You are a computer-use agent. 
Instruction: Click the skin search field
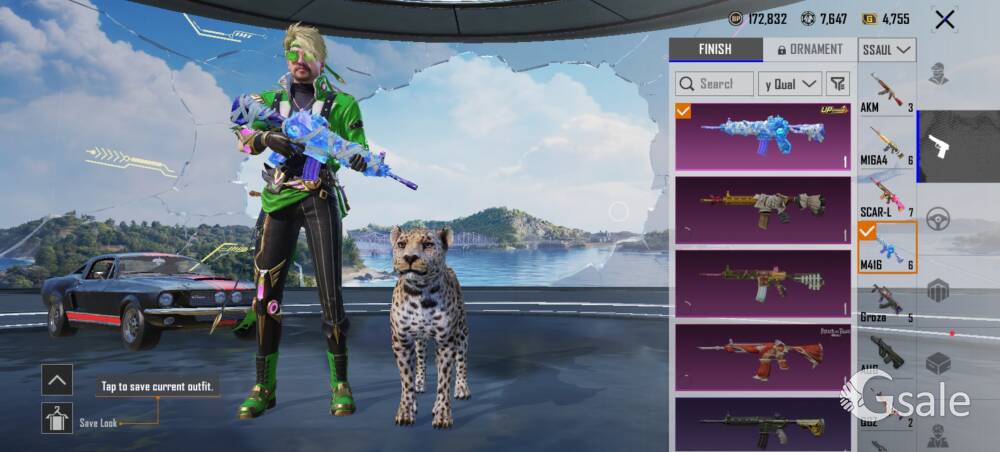pos(714,84)
